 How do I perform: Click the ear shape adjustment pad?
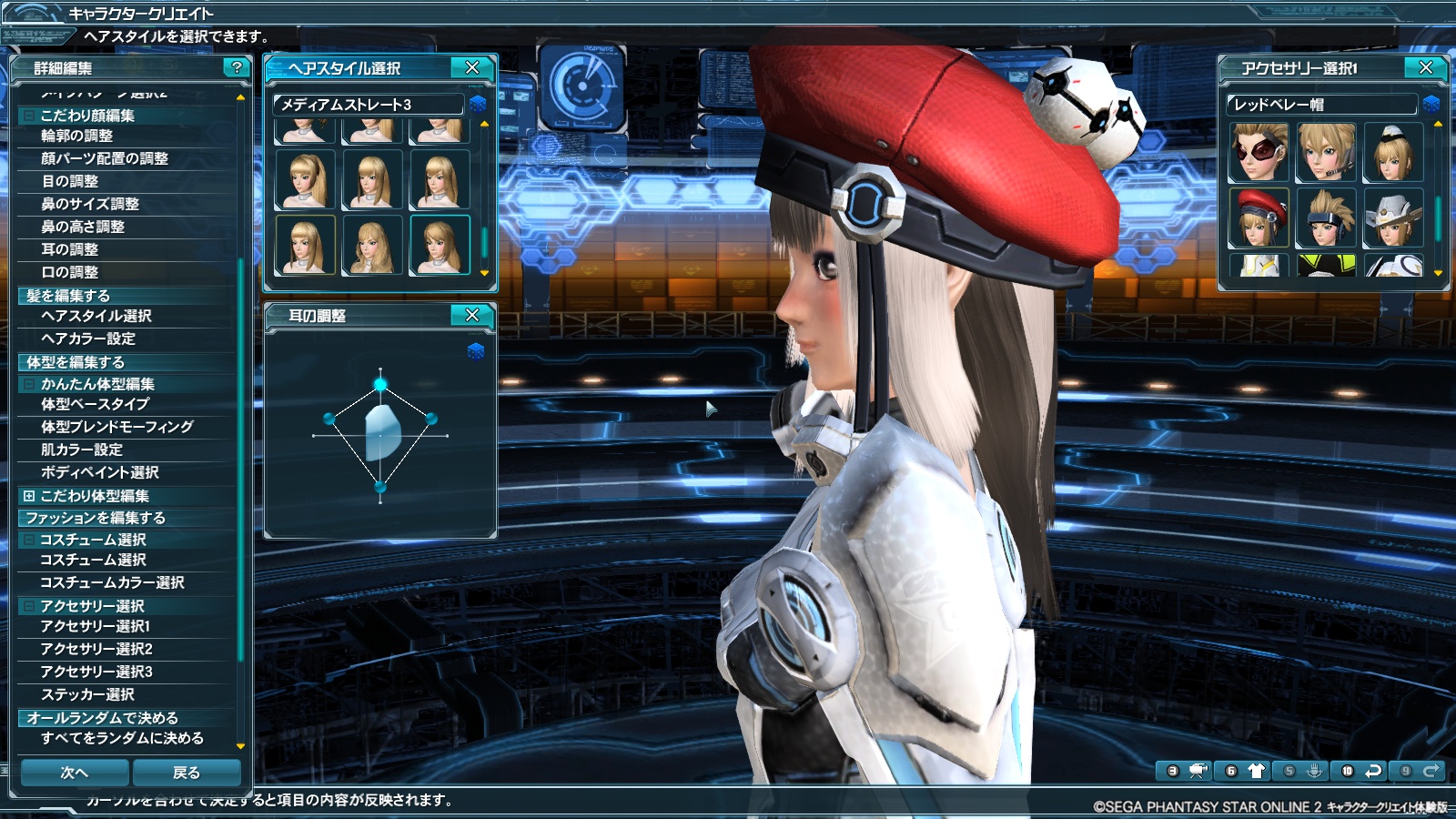point(380,435)
